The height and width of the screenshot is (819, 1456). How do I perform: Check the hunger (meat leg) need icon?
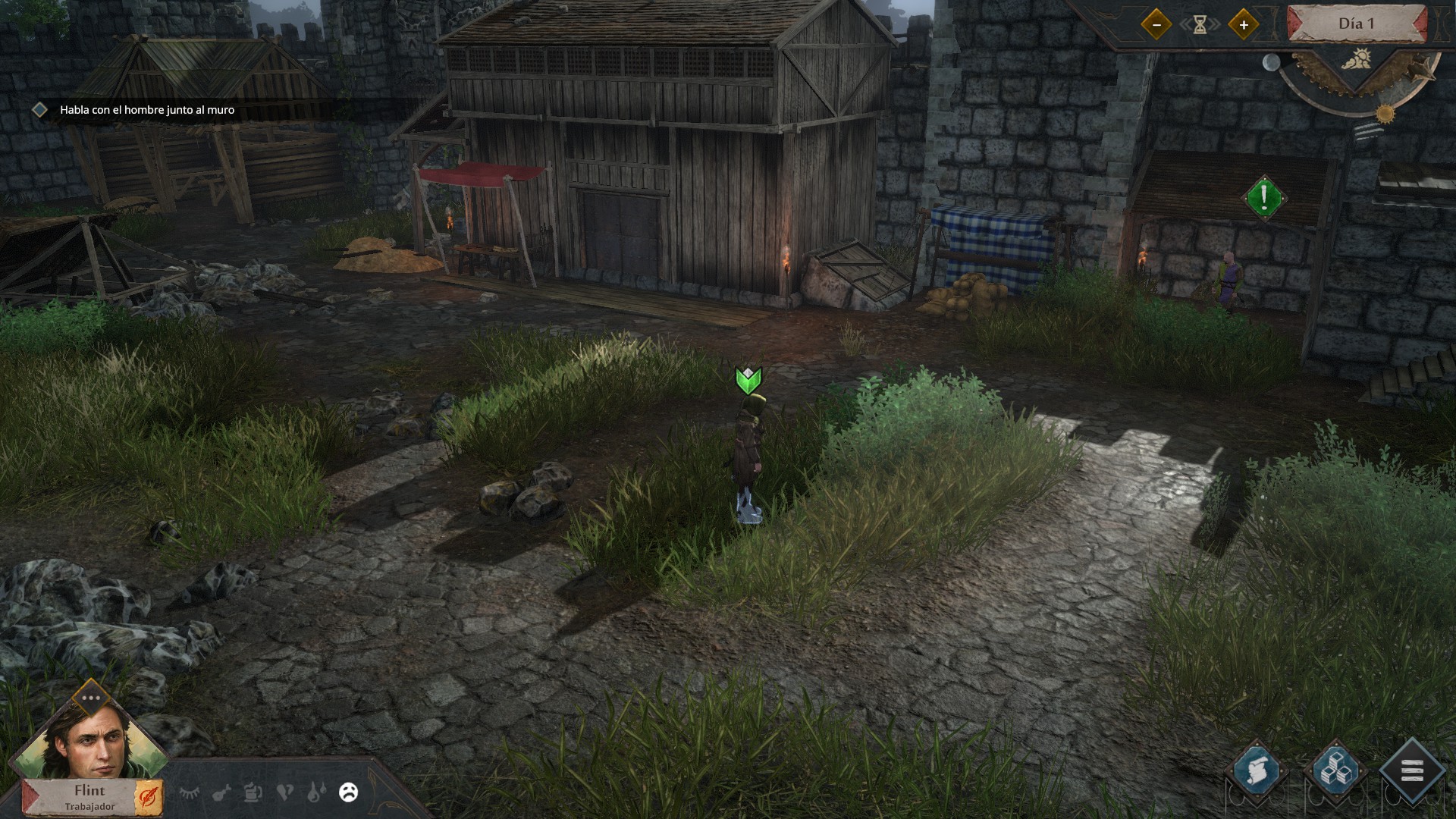(x=221, y=793)
